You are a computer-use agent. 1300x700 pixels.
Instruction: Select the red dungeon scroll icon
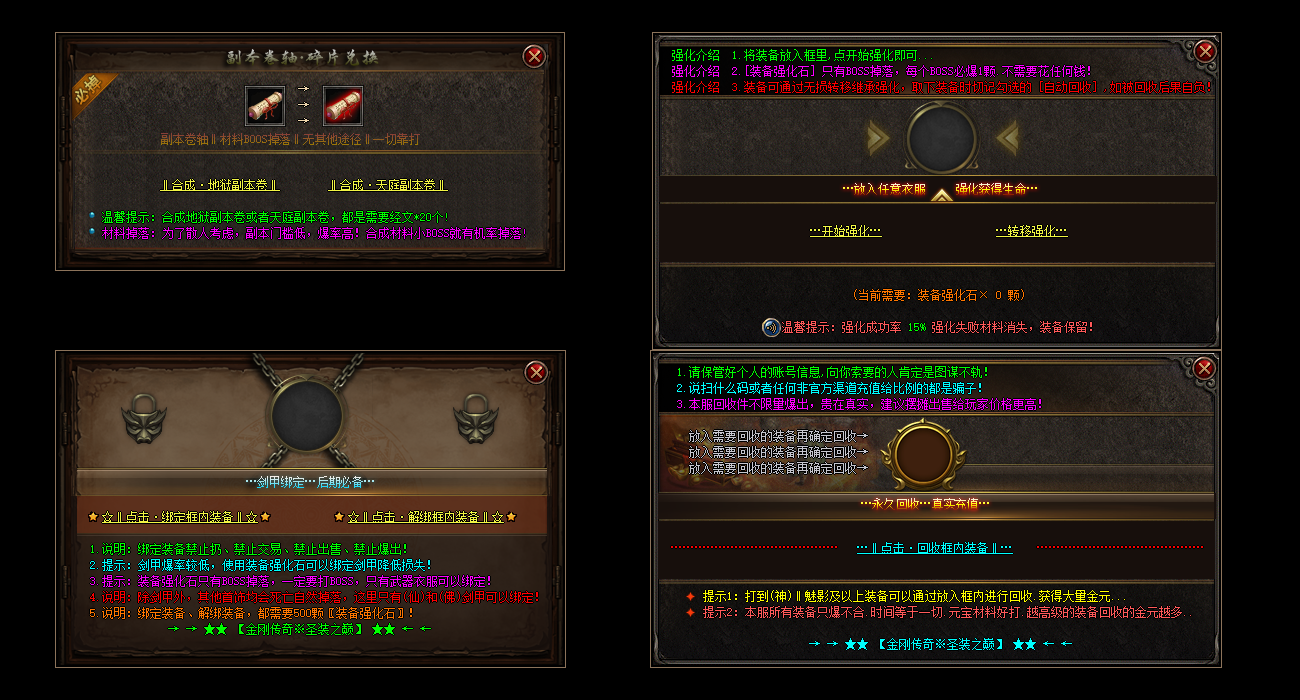343,105
